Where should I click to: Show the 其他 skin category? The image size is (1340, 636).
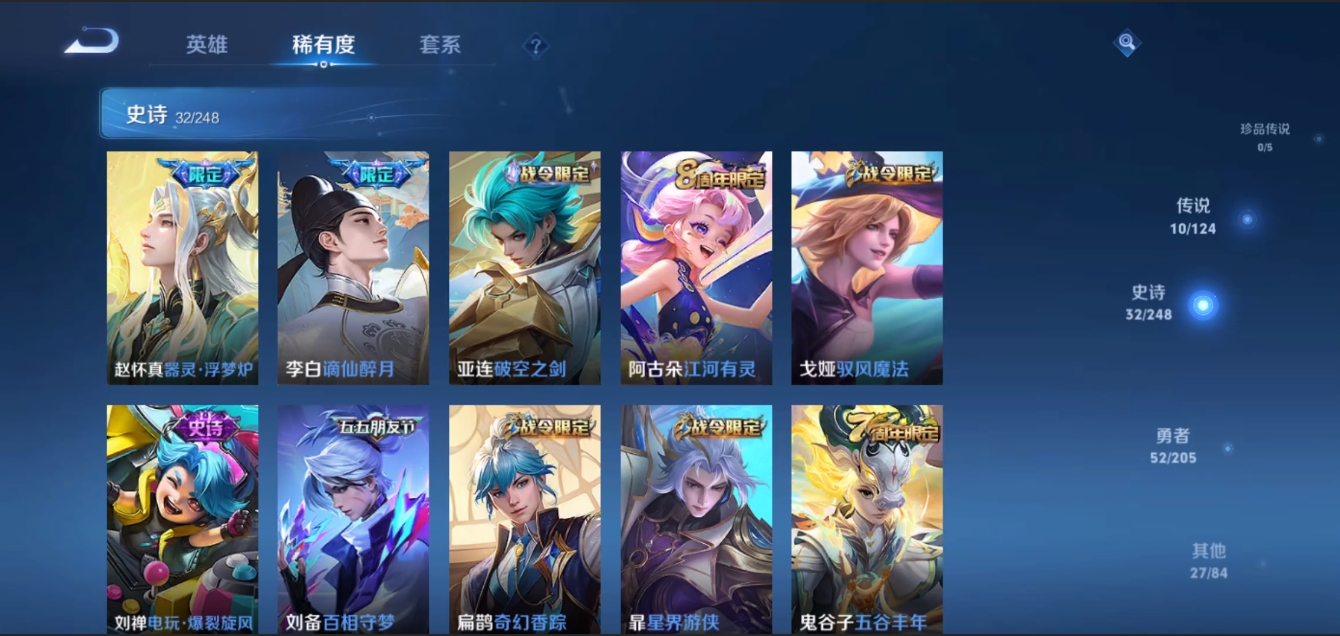1208,560
